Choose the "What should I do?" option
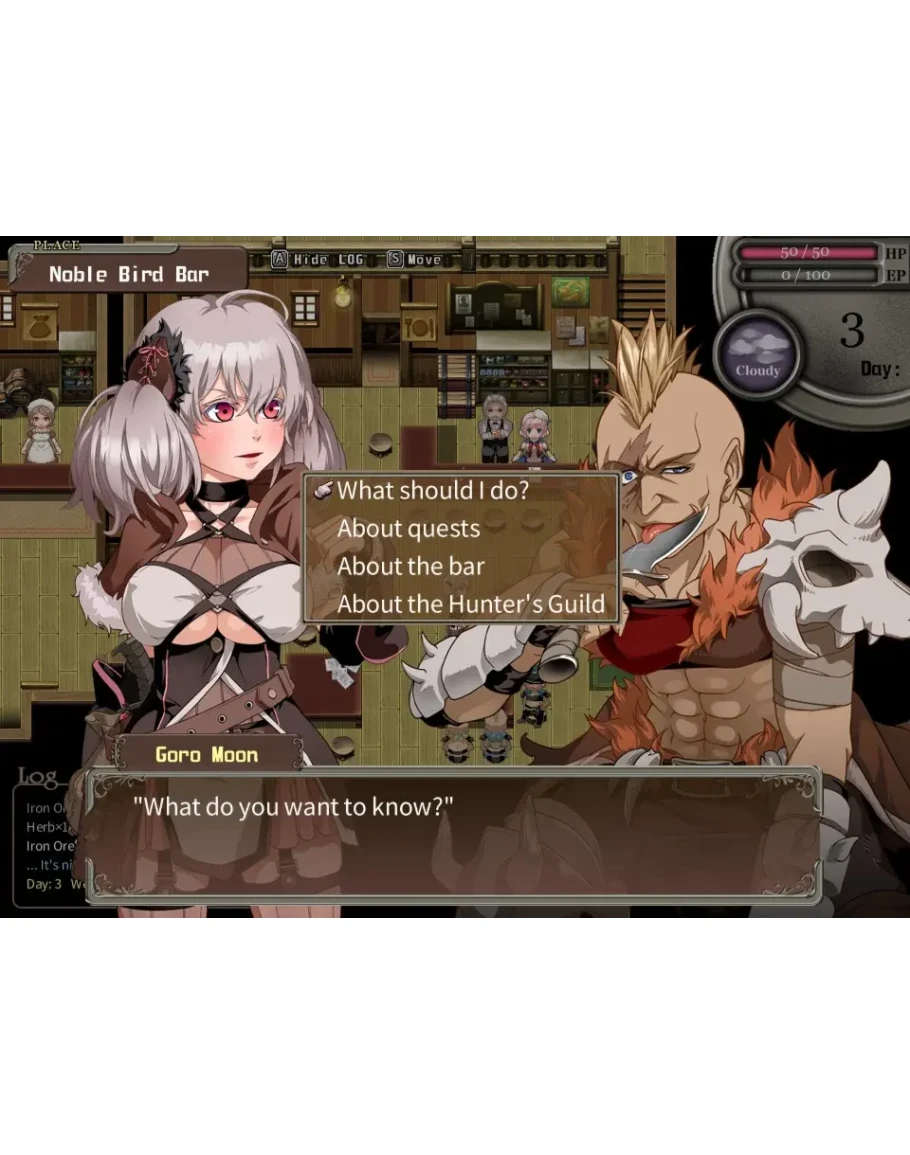910x1155 pixels. point(433,491)
